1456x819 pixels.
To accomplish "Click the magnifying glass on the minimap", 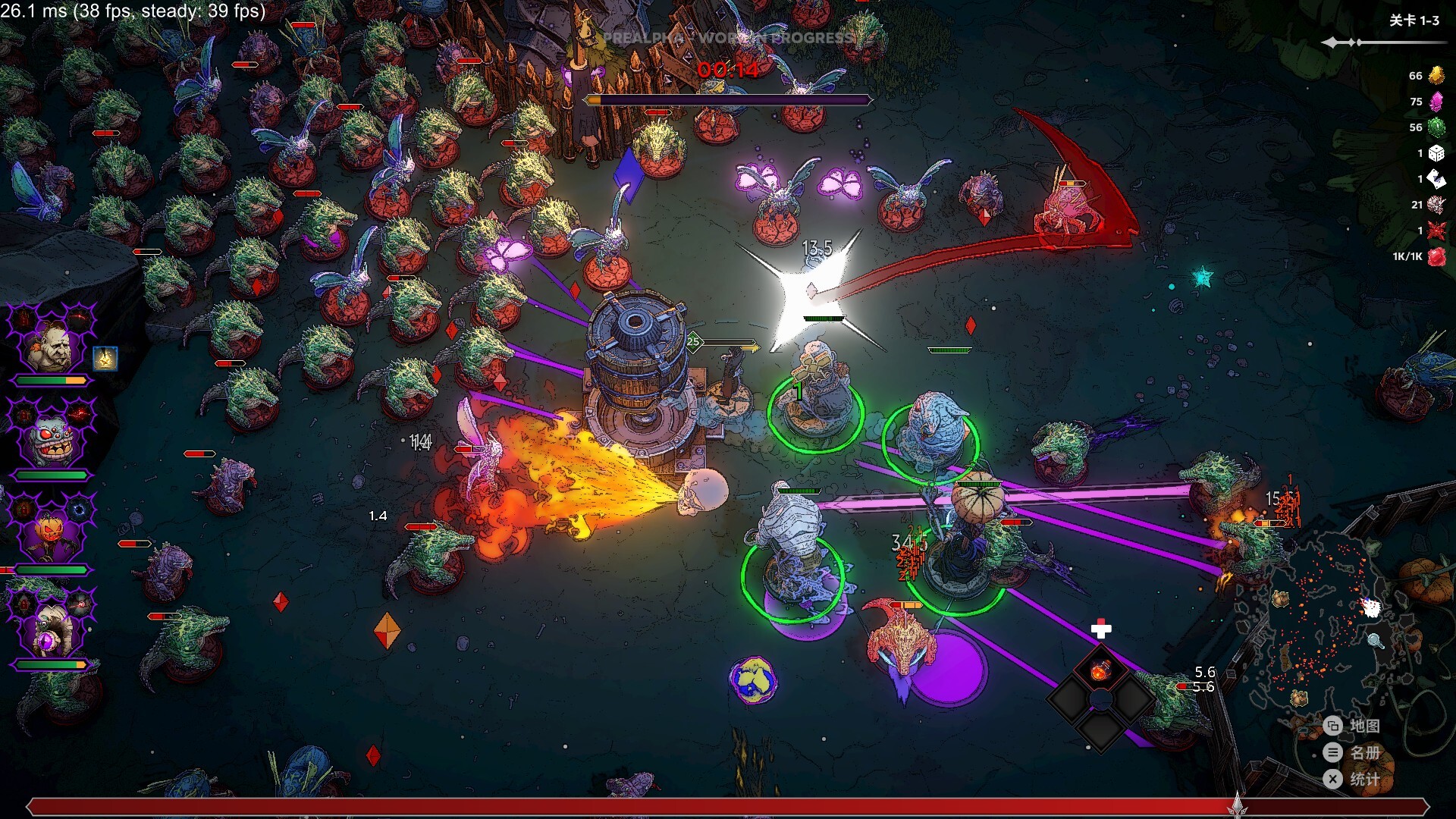I will 1375,642.
